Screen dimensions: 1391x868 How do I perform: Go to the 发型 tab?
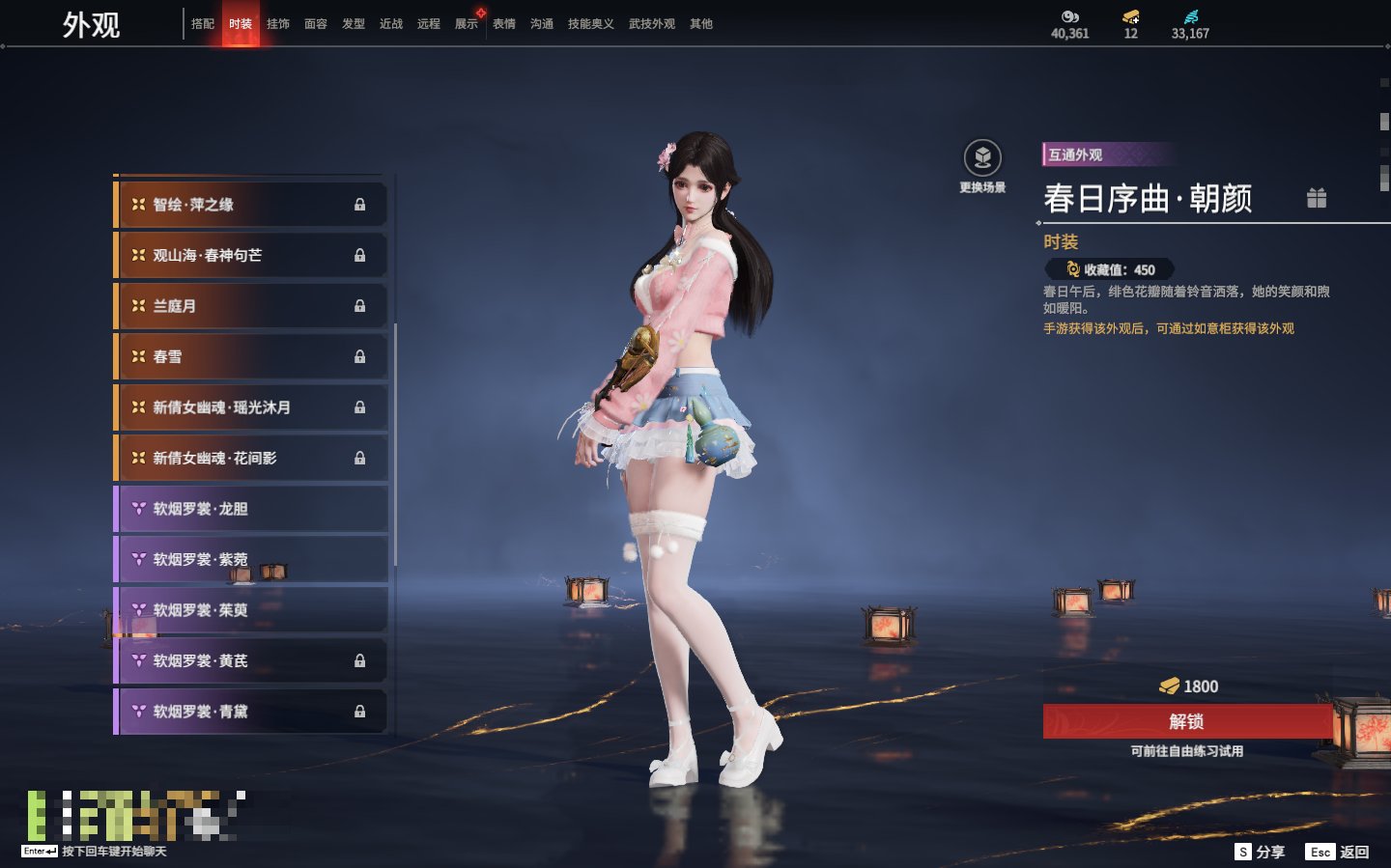click(354, 24)
